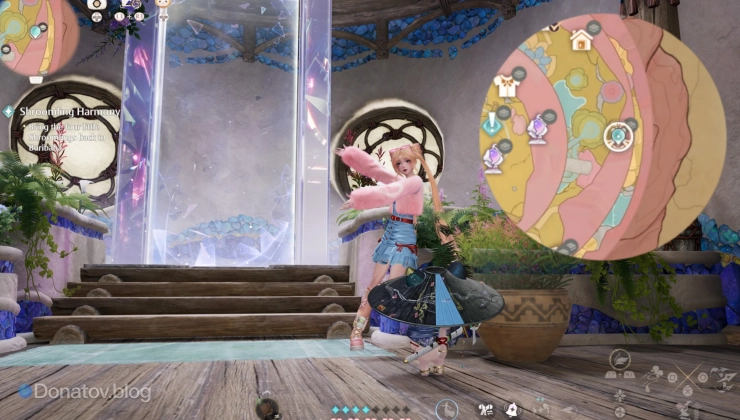This screenshot has width=740, height=420.
Task: Click the bell icon on bottom bar
Action: [x=512, y=408]
